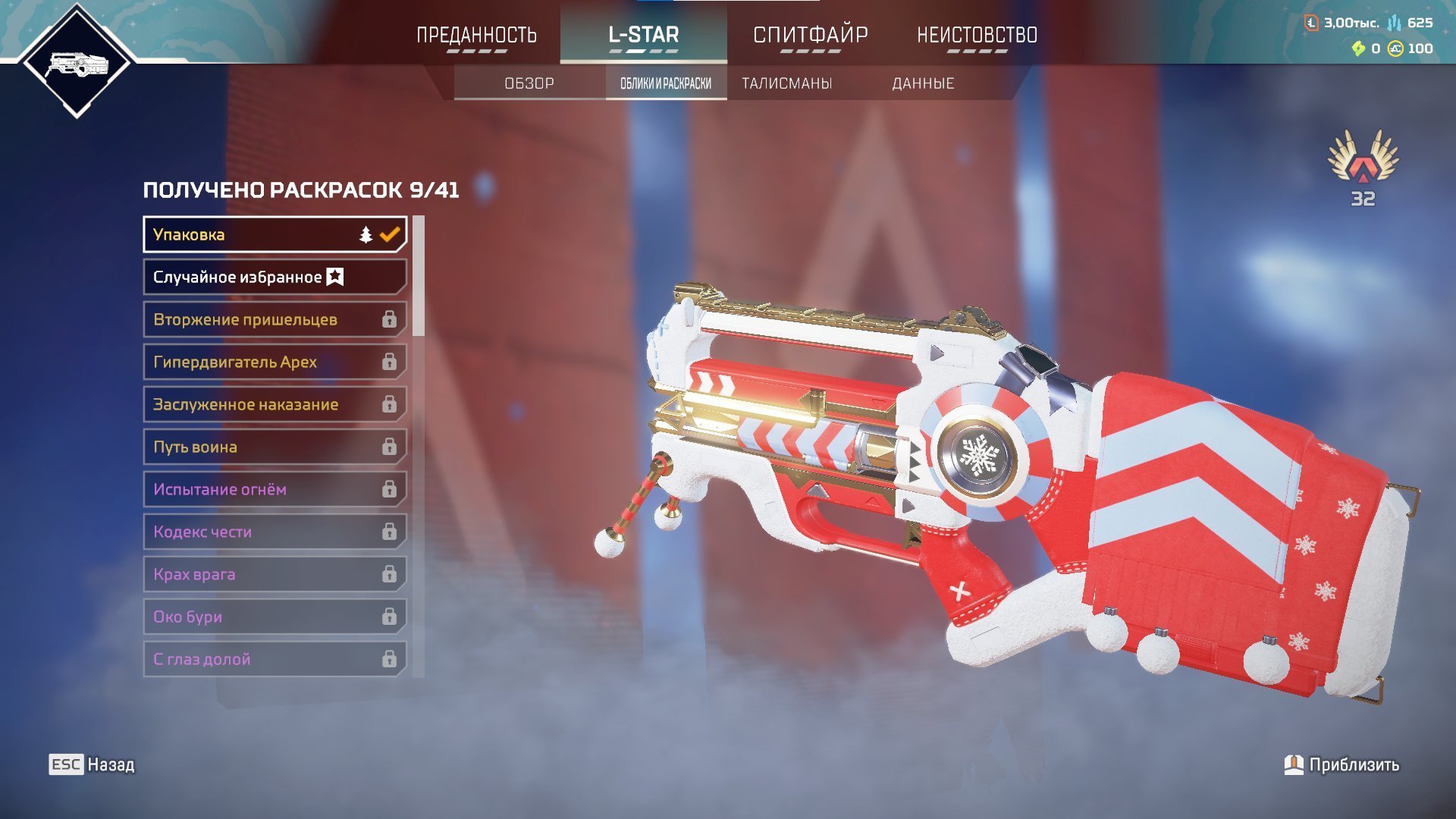Select the L-STAR weapon tab
The height and width of the screenshot is (819, 1456).
coord(643,35)
